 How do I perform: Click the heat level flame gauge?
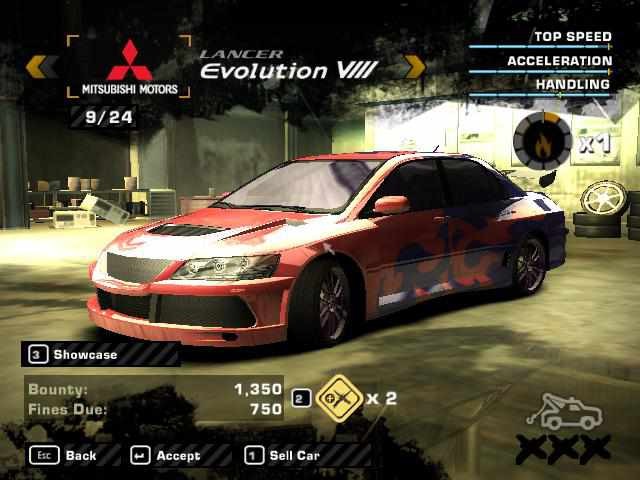(542, 142)
